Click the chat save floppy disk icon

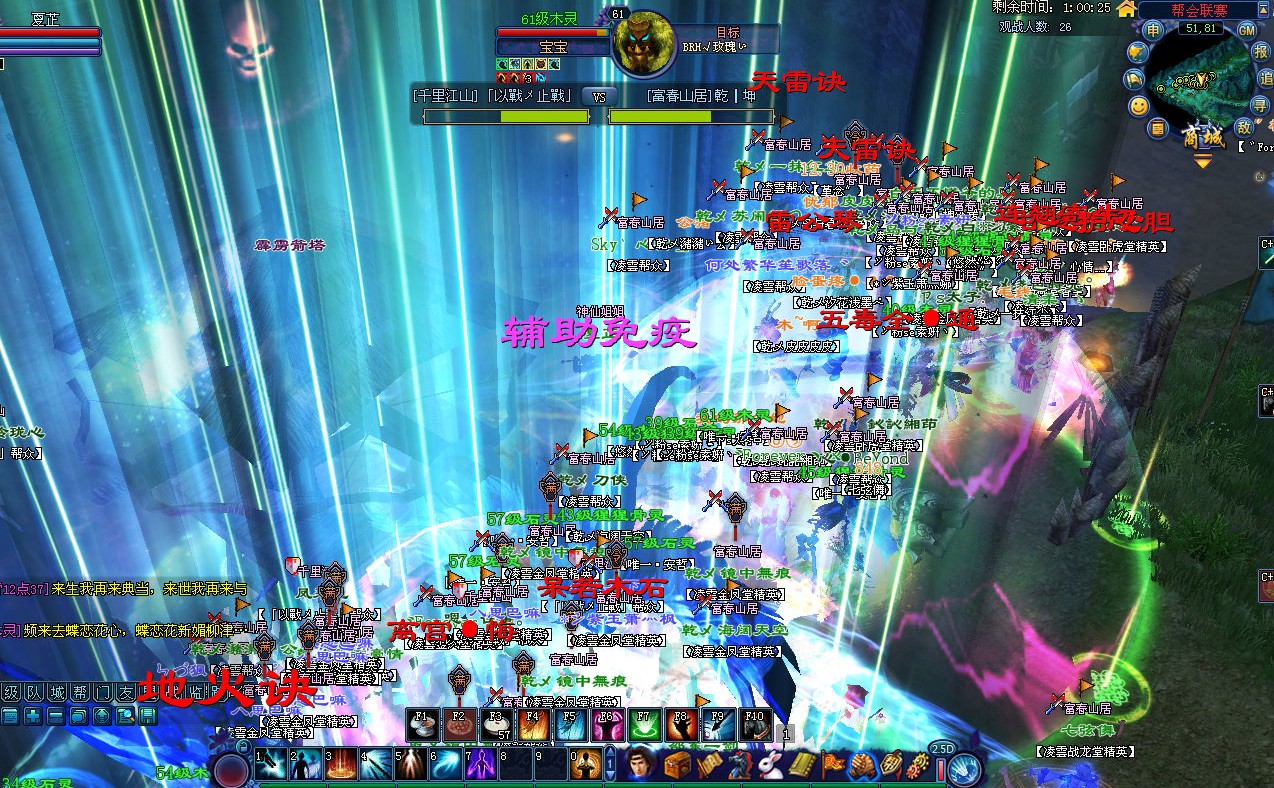coord(148,715)
